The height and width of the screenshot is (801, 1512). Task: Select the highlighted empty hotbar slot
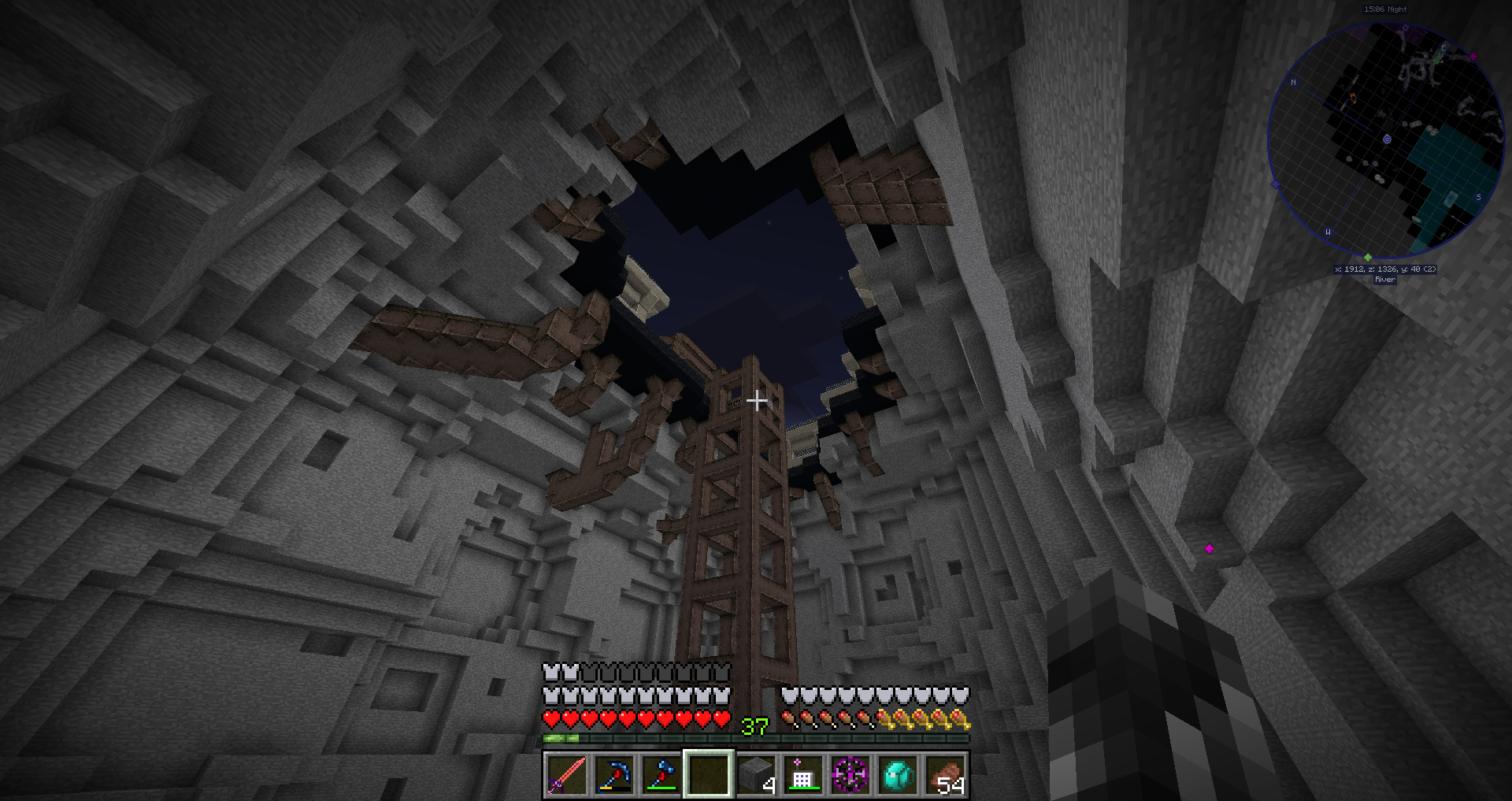coord(708,775)
